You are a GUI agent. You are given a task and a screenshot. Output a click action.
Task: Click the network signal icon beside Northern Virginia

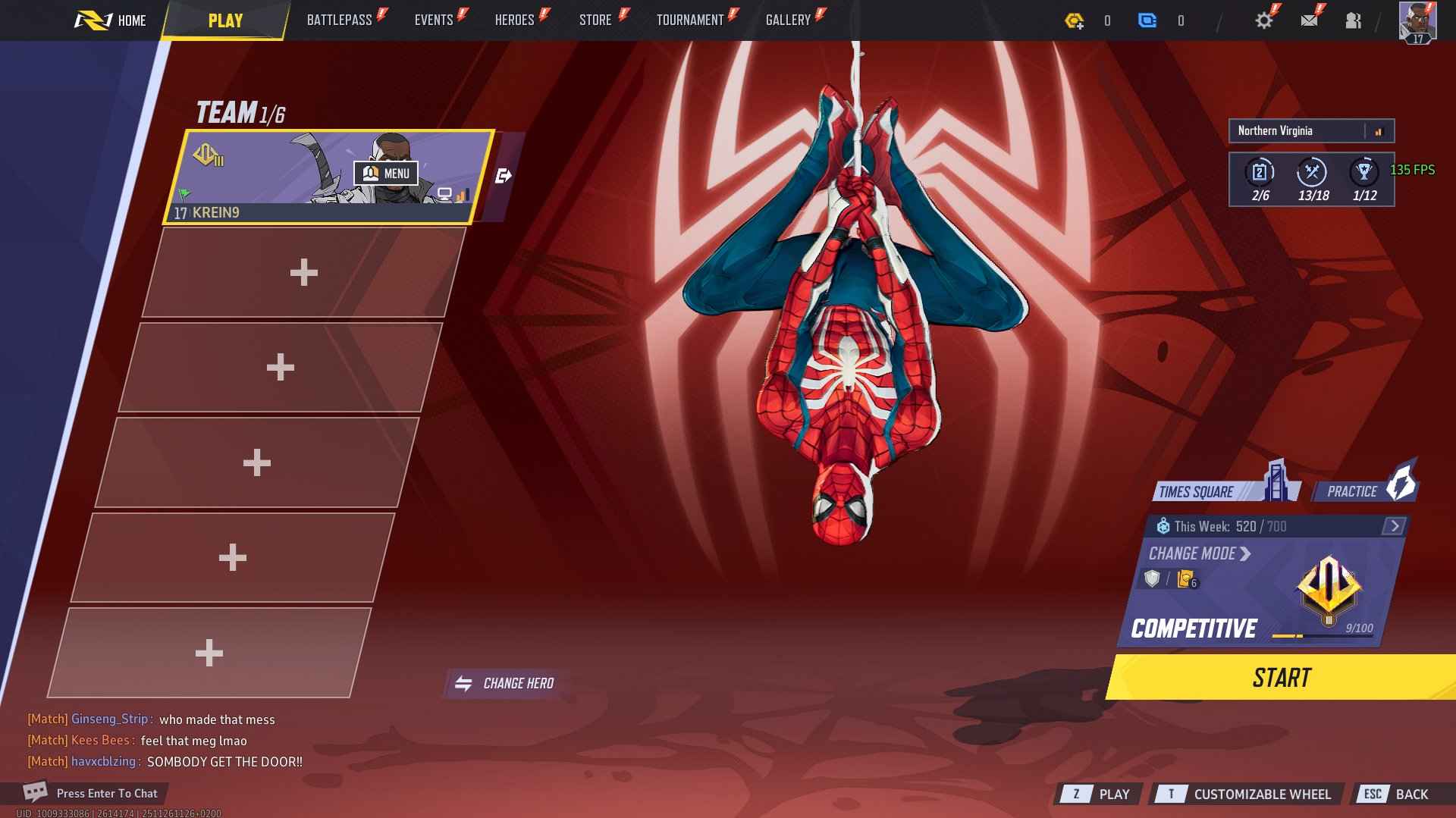point(1379,130)
